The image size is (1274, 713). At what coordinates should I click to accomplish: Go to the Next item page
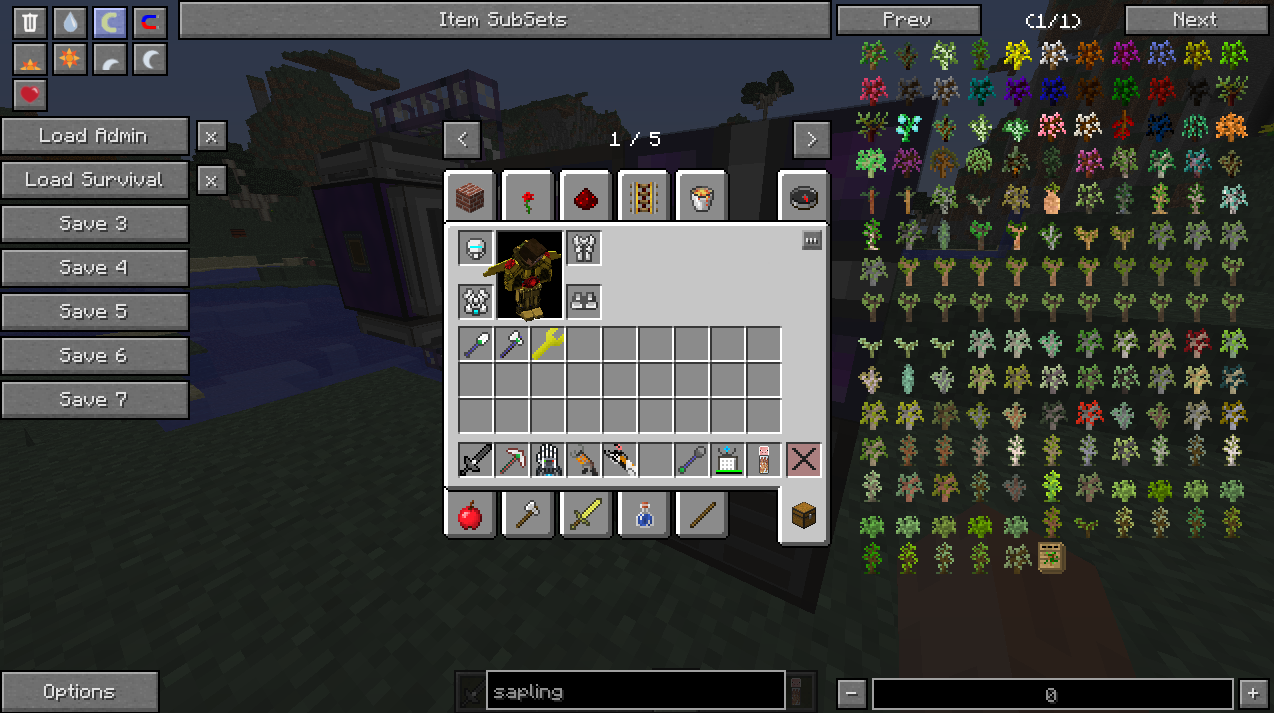(x=1194, y=20)
